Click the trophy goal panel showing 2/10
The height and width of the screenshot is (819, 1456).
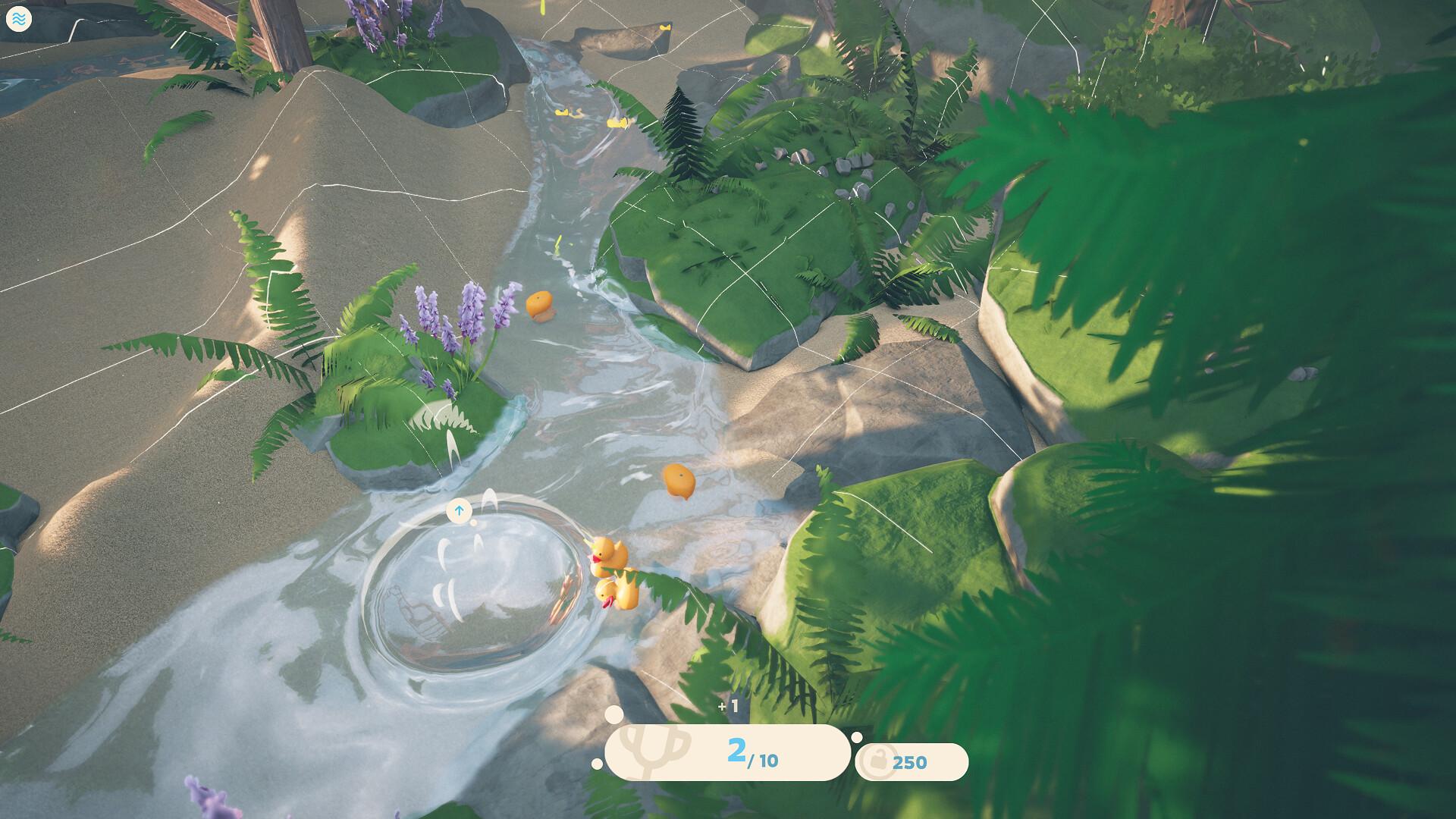(726, 752)
